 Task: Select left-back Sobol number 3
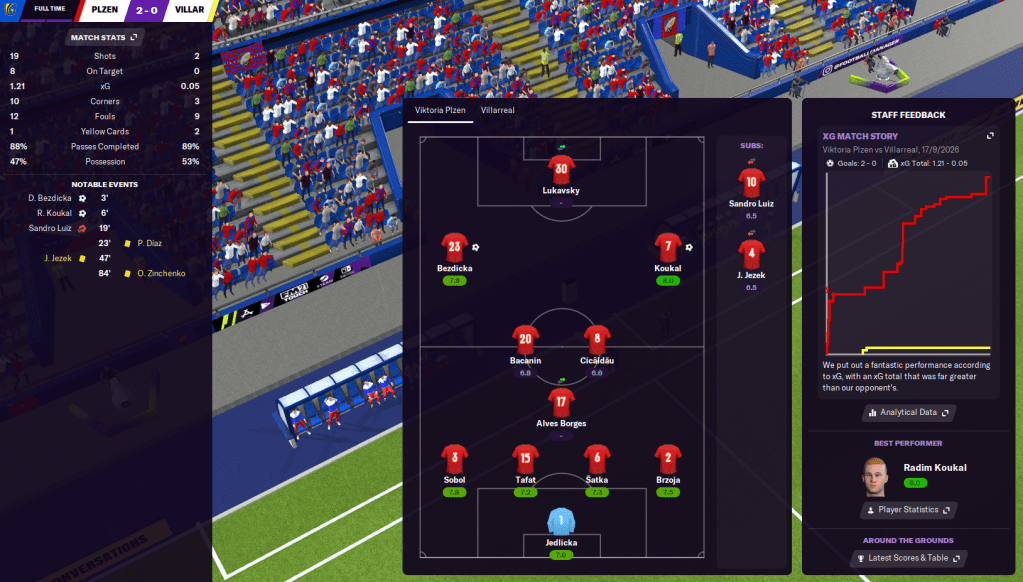coord(455,458)
